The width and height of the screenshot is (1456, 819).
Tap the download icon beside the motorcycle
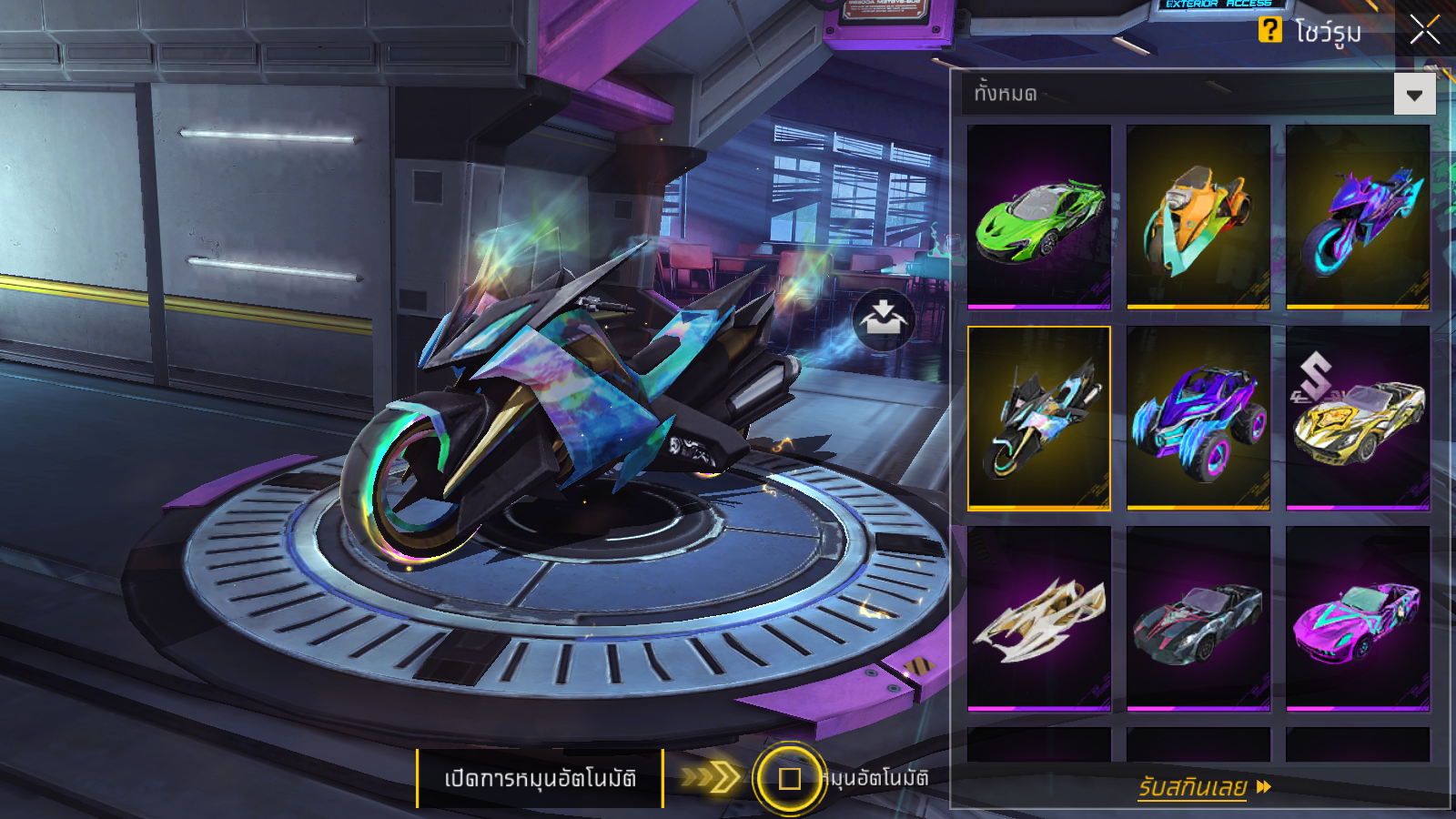click(883, 319)
